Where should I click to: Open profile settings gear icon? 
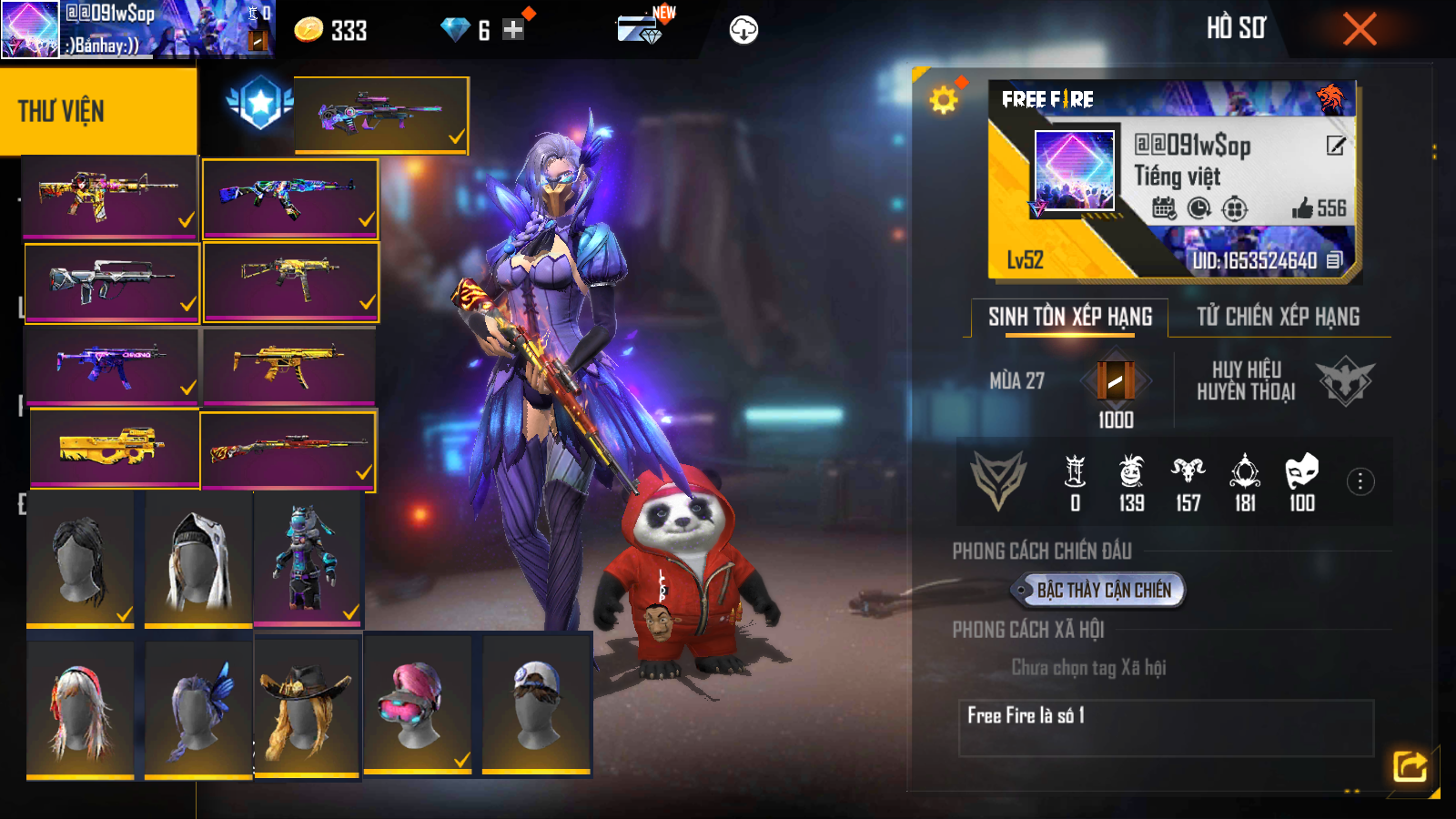pyautogui.click(x=944, y=99)
